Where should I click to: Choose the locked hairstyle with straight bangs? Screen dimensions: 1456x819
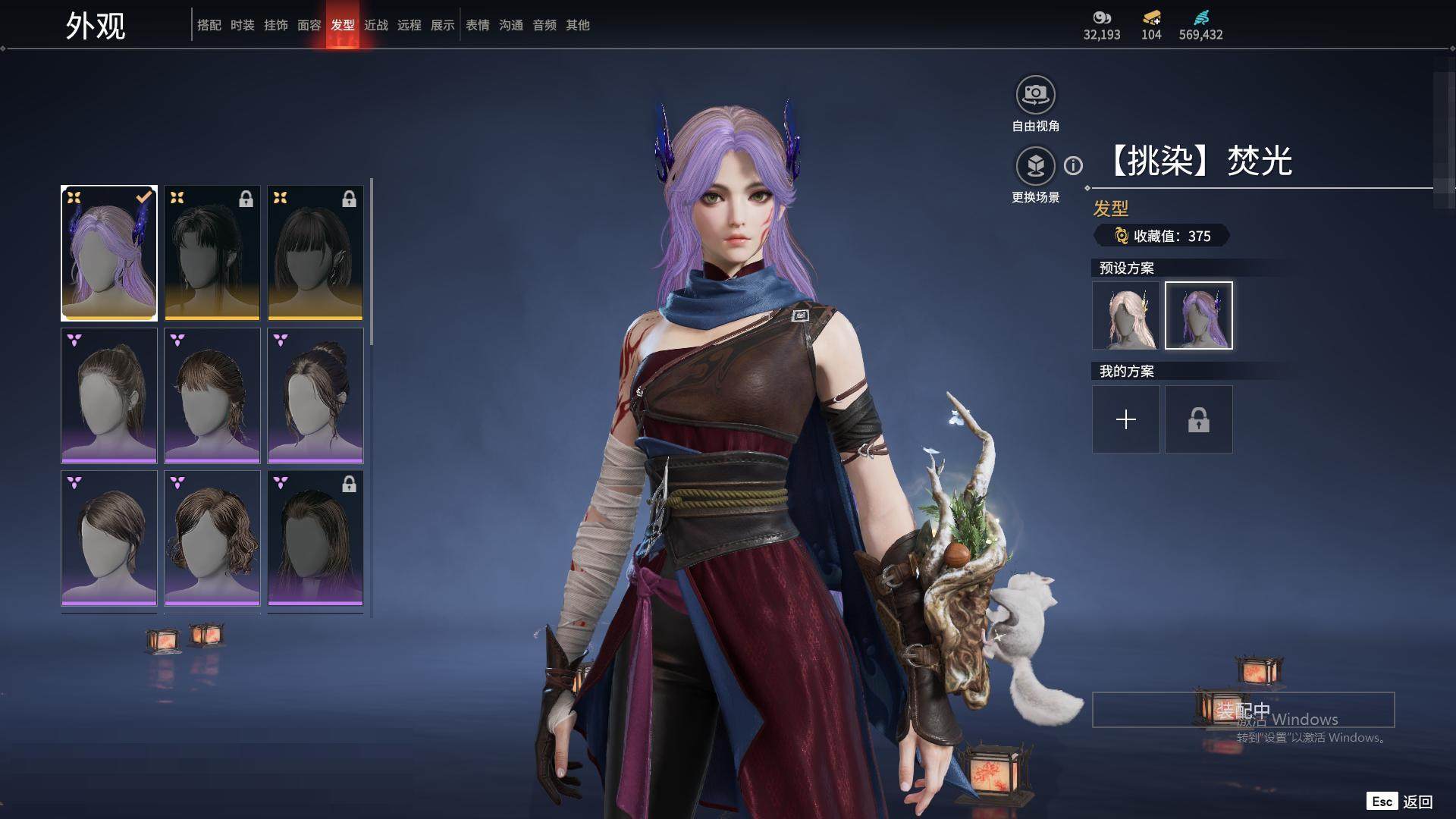click(x=315, y=253)
